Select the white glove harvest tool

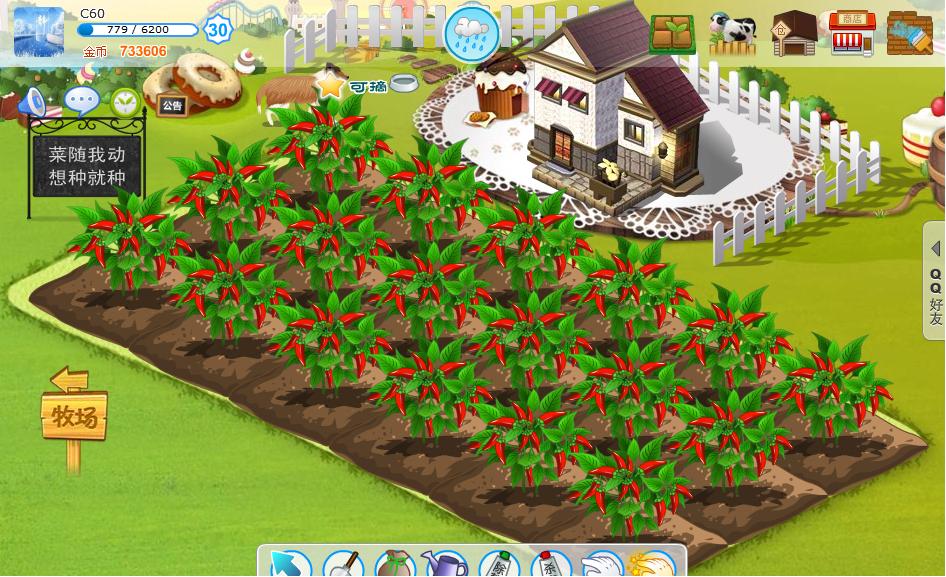coord(602,565)
